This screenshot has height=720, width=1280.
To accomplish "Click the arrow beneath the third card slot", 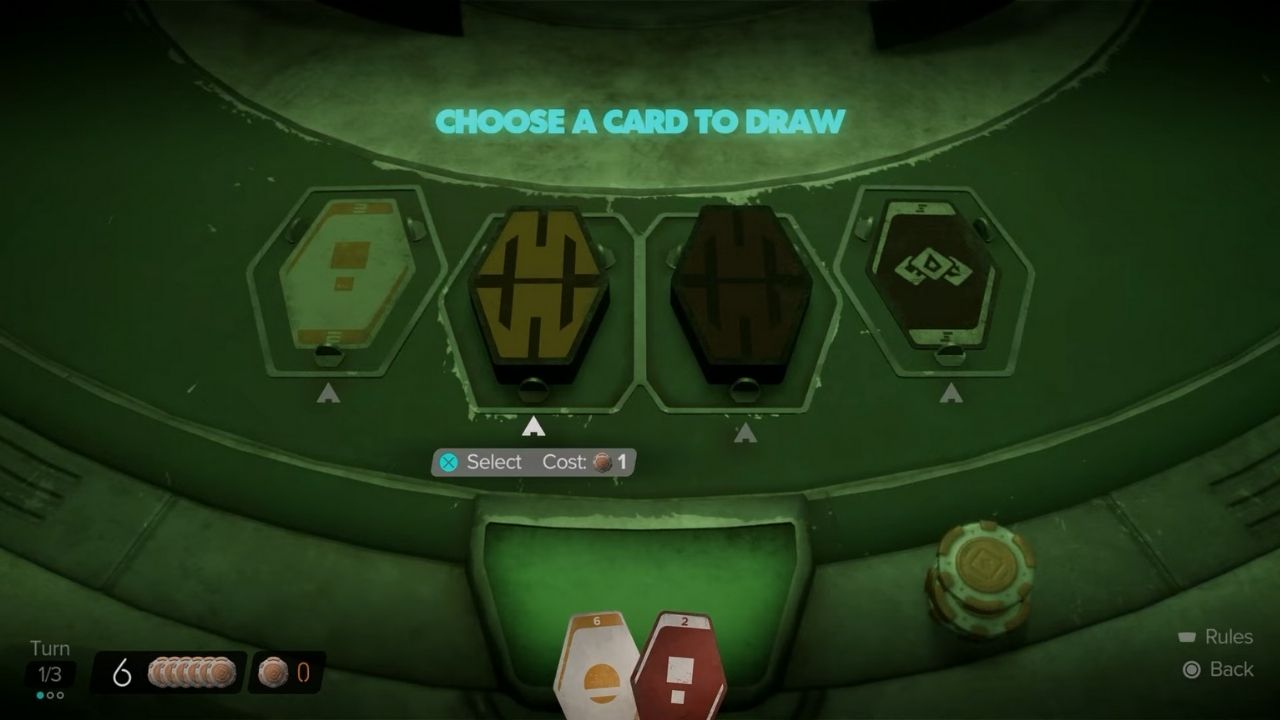I will coord(745,430).
